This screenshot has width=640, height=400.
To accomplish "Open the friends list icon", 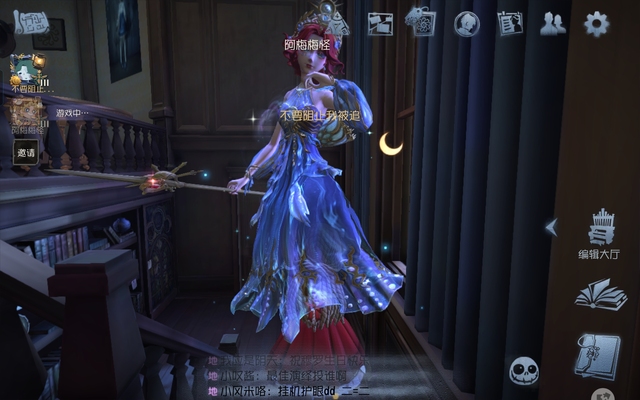I will 553,24.
